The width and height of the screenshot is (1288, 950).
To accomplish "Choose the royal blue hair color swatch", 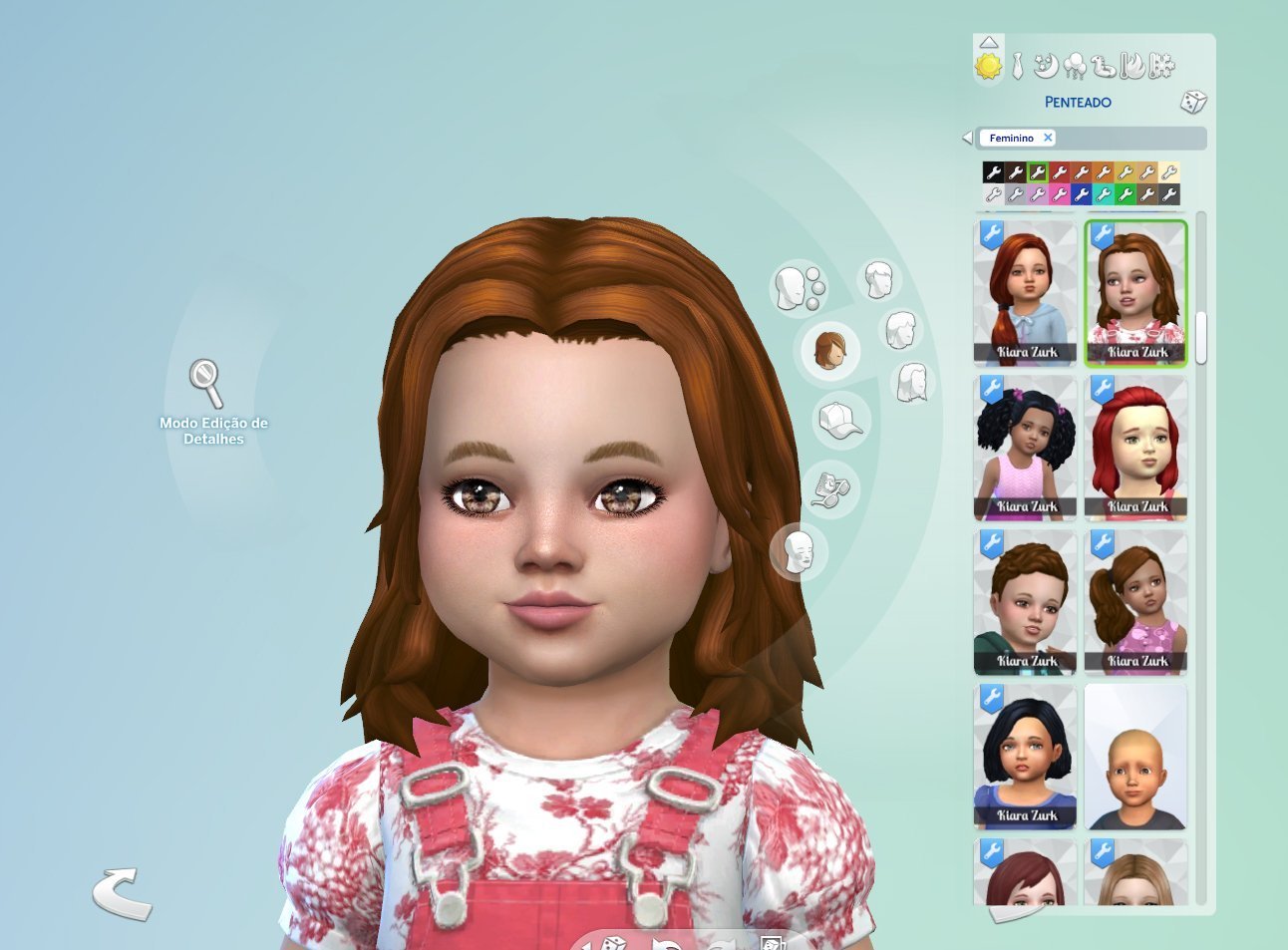I will point(1081,194).
